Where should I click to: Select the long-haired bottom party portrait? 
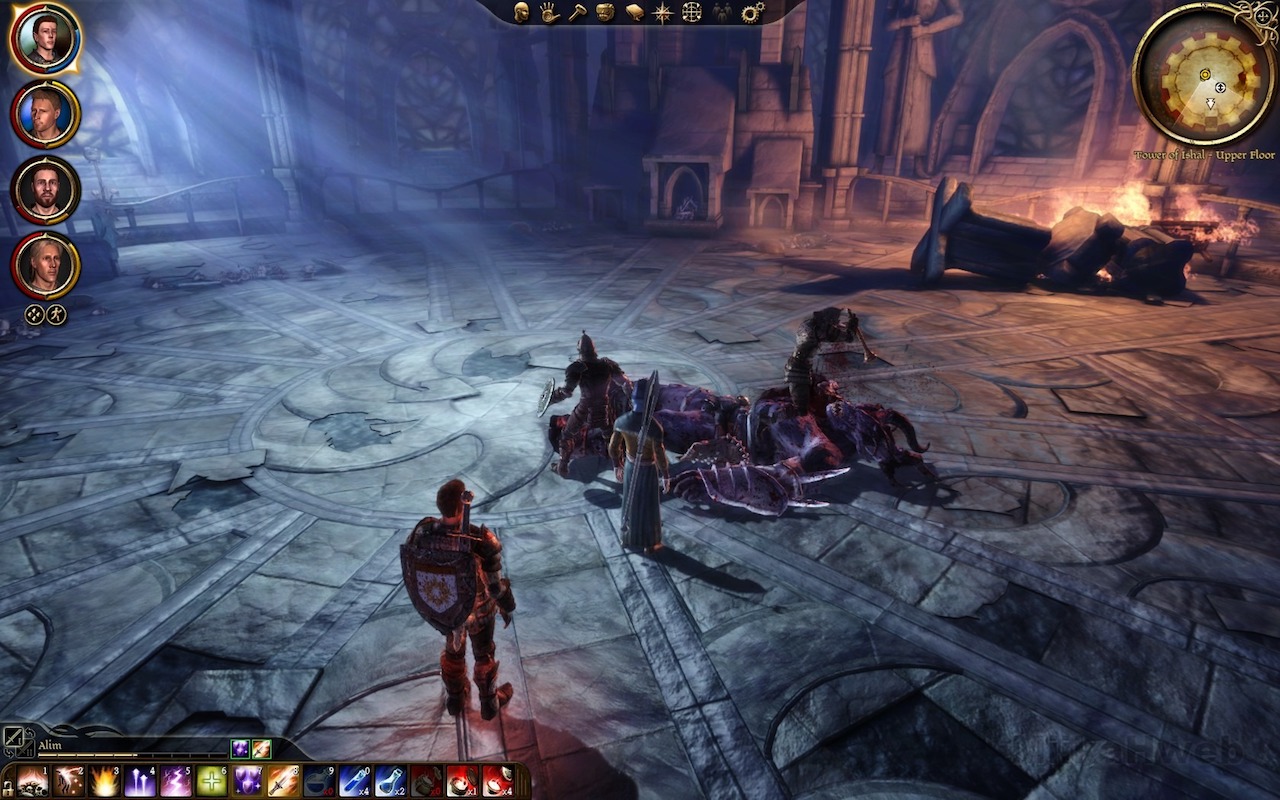click(x=45, y=265)
